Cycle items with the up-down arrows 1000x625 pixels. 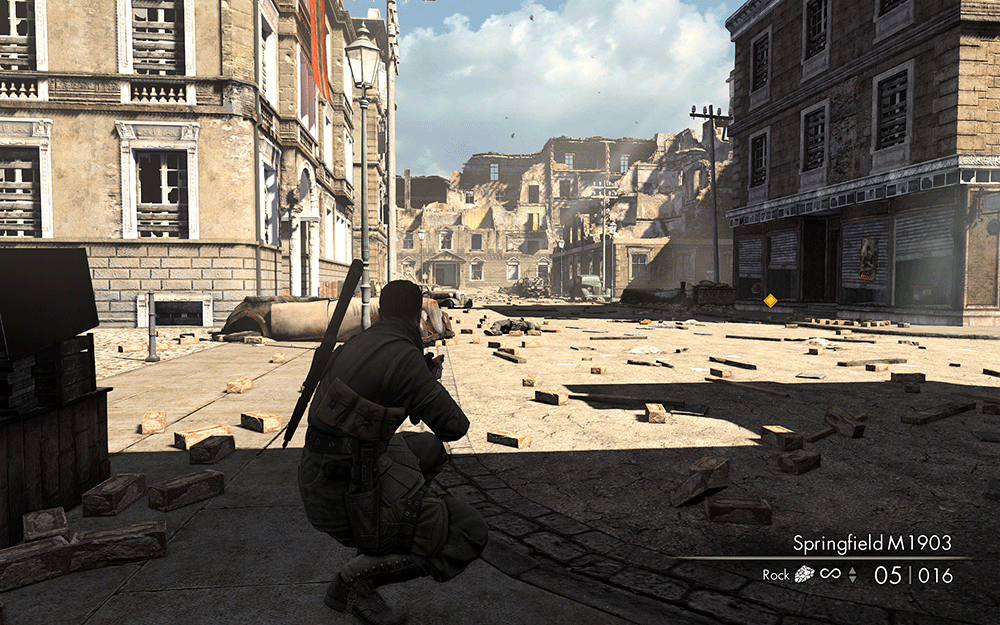[x=852, y=575]
